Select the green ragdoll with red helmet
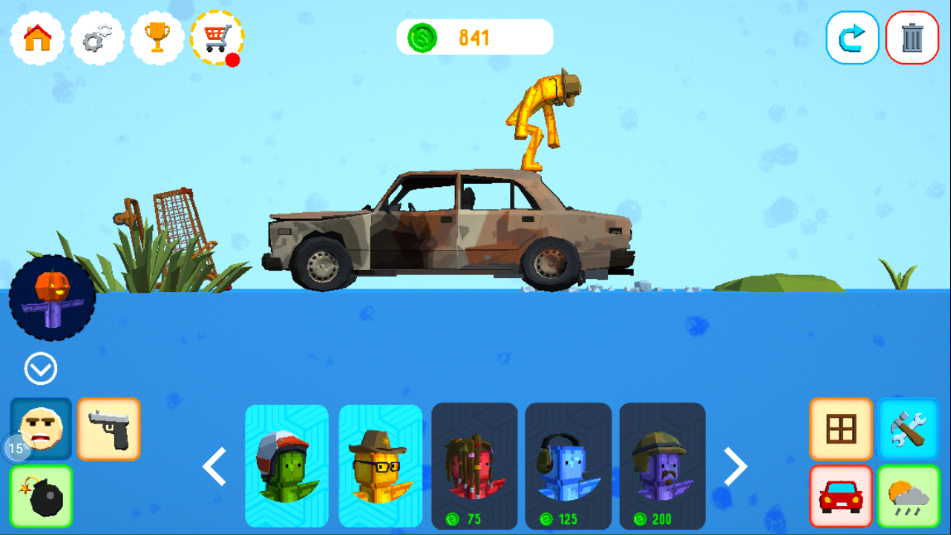Viewport: 951px width, 535px height. click(287, 466)
